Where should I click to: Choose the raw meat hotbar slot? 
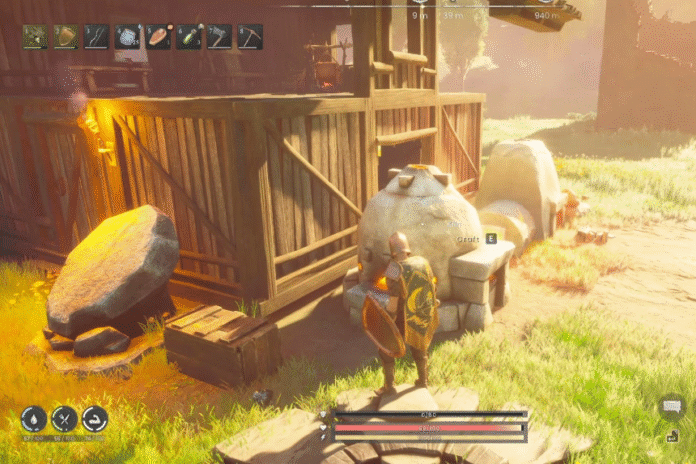click(x=158, y=37)
